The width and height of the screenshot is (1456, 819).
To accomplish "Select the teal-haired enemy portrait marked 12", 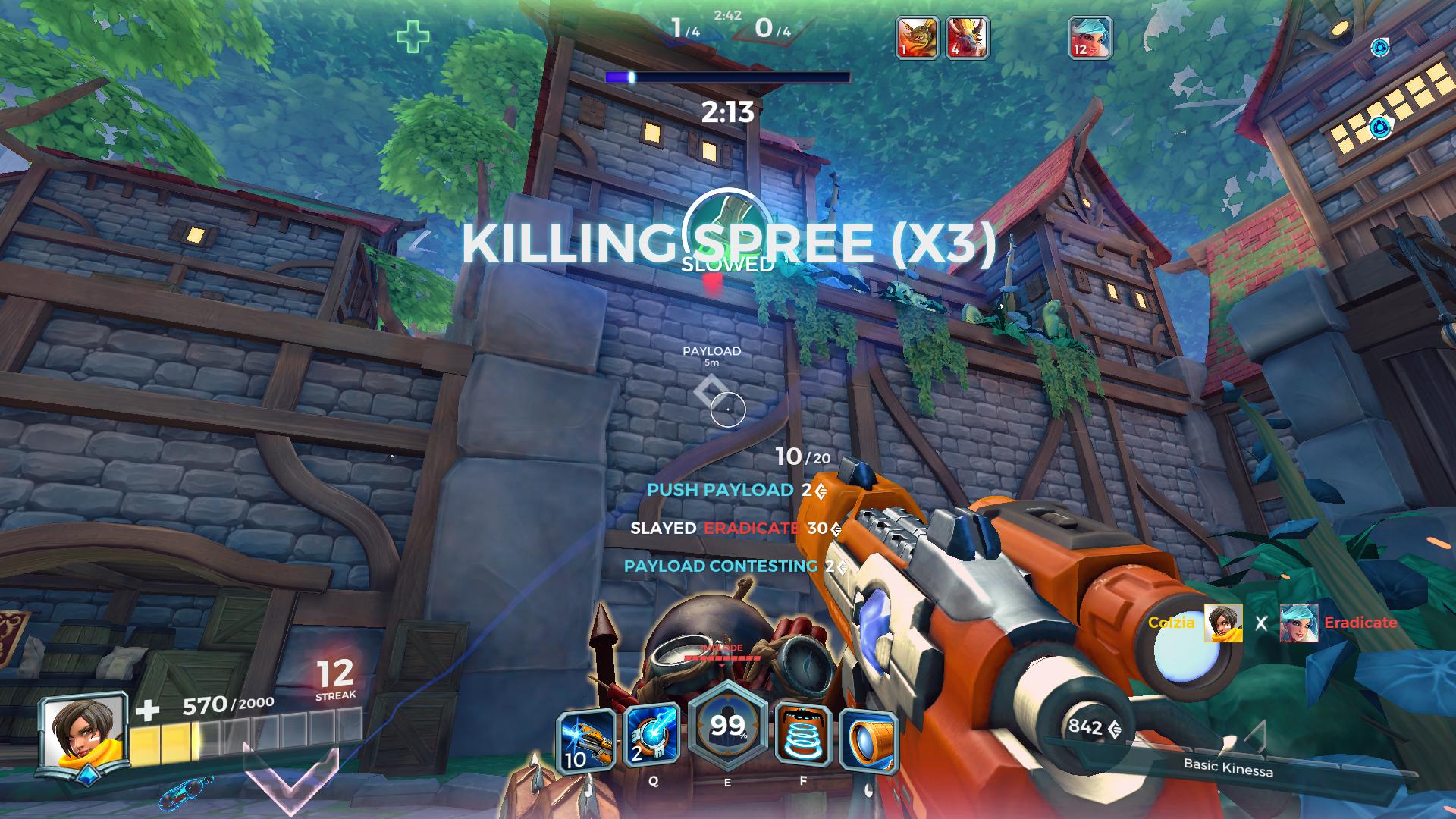I will [1090, 37].
